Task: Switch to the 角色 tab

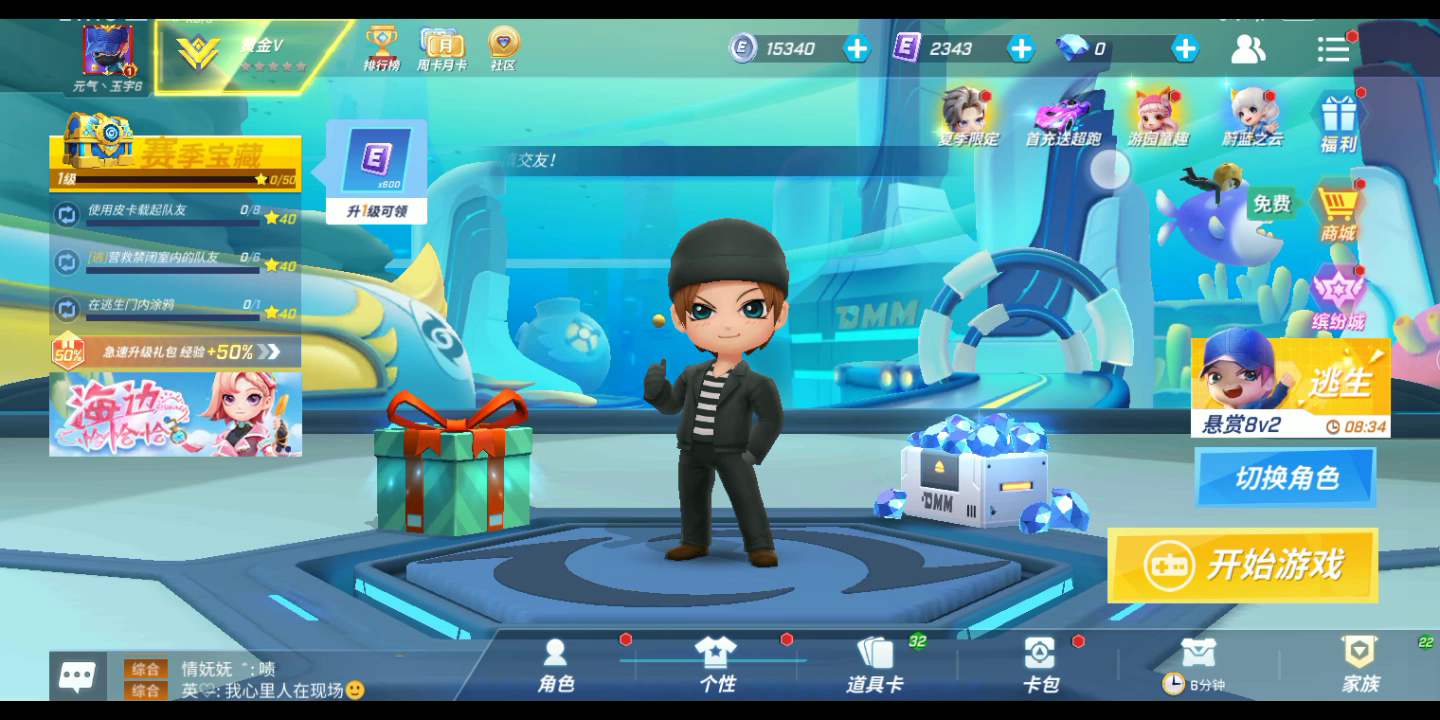Action: pyautogui.click(x=555, y=666)
